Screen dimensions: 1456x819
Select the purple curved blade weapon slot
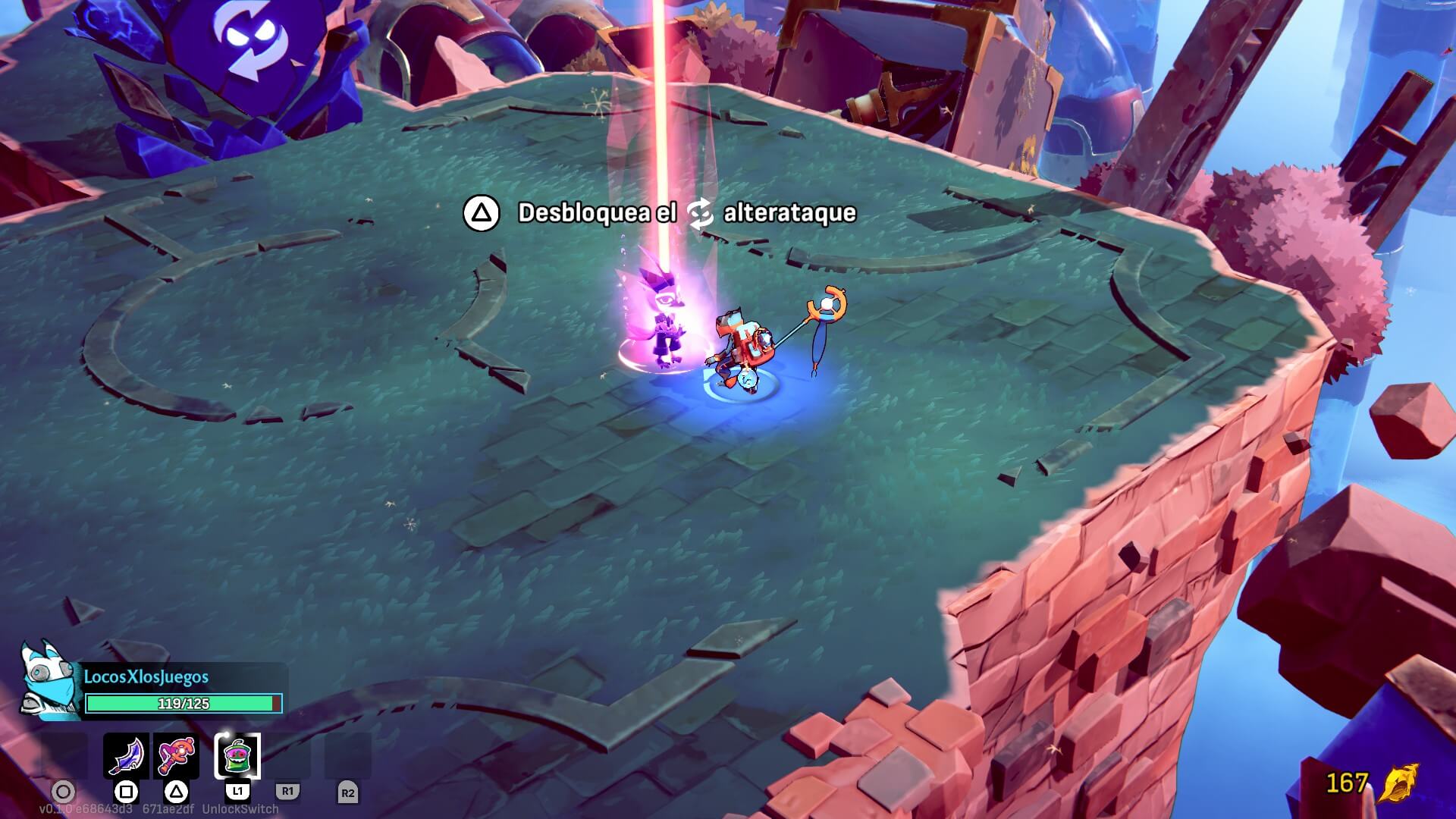(126, 755)
